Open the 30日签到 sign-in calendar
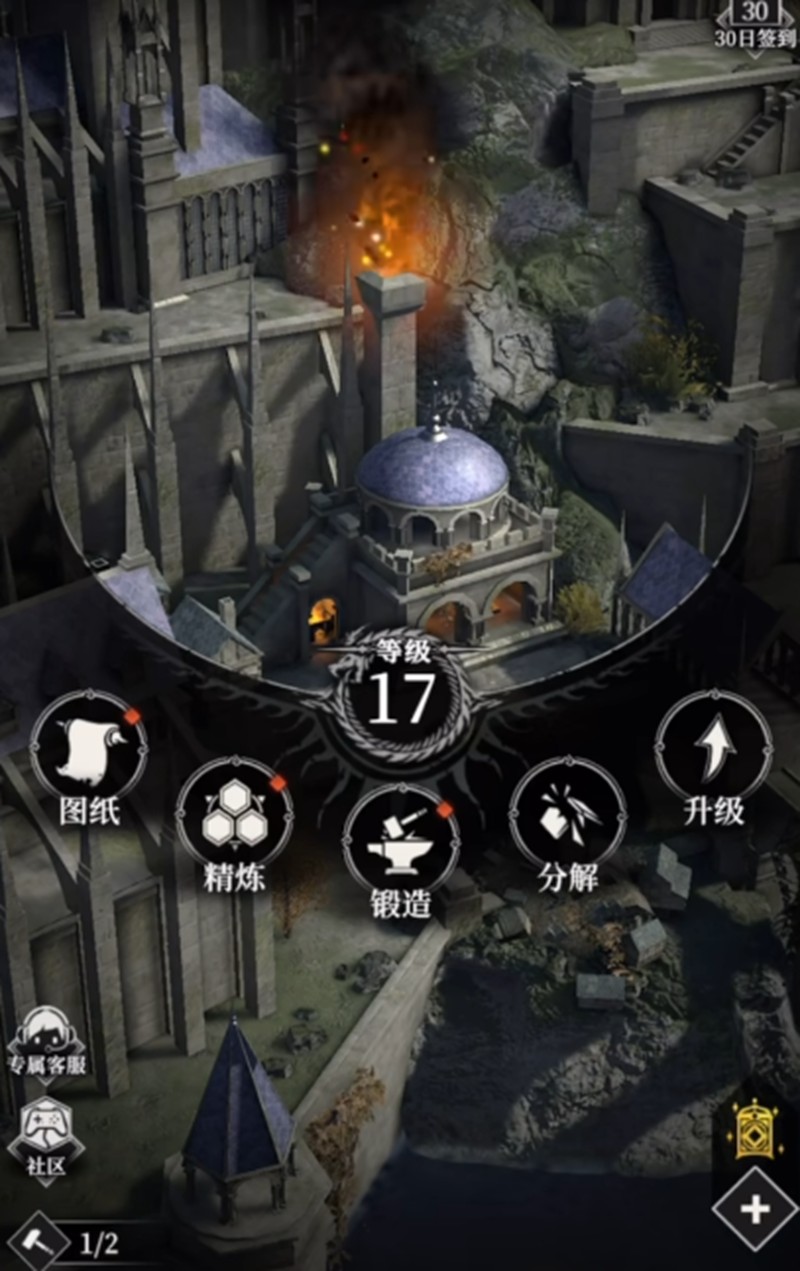Viewport: 800px width, 1271px height. coord(755,26)
